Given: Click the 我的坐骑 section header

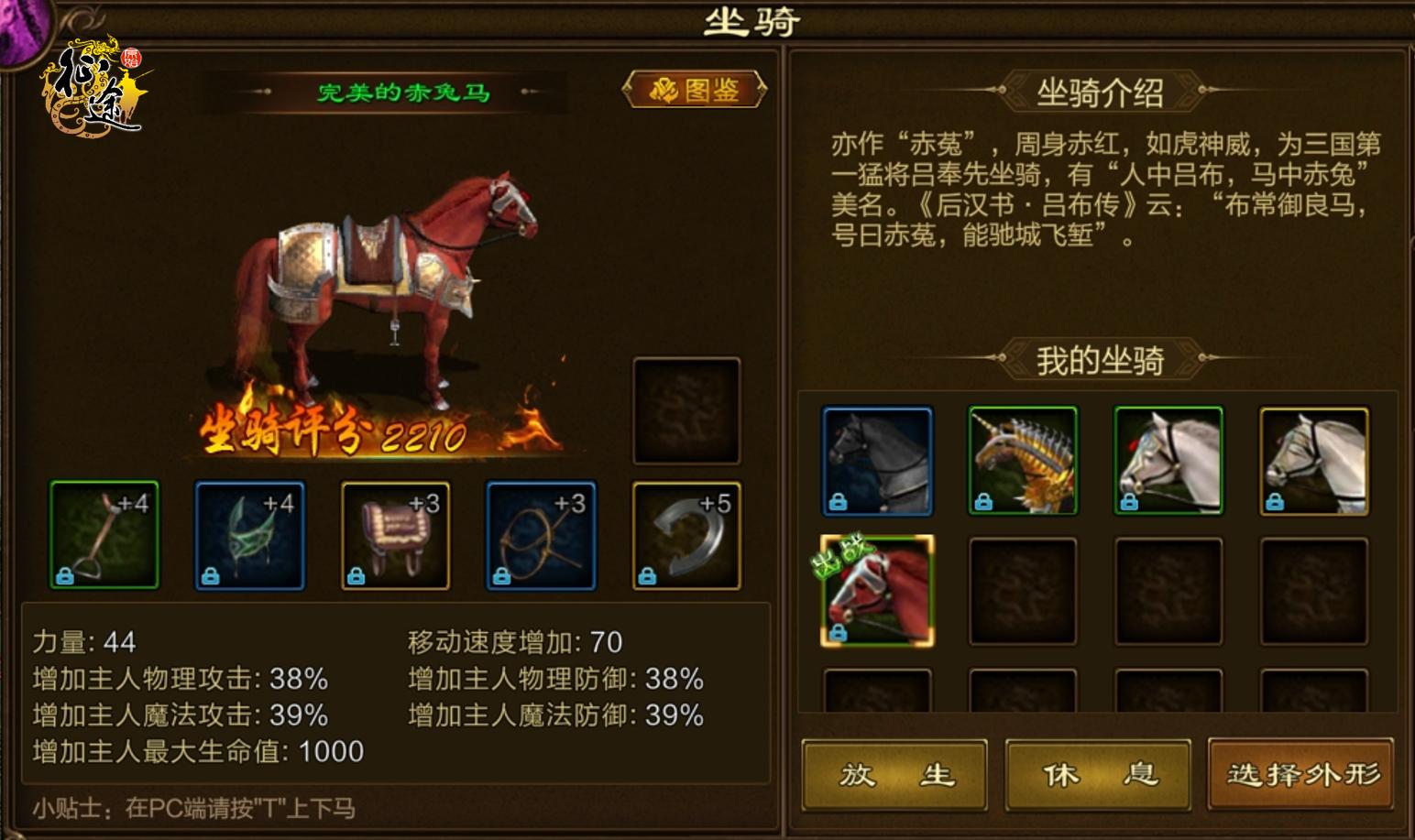Looking at the screenshot, I should (x=1101, y=360).
